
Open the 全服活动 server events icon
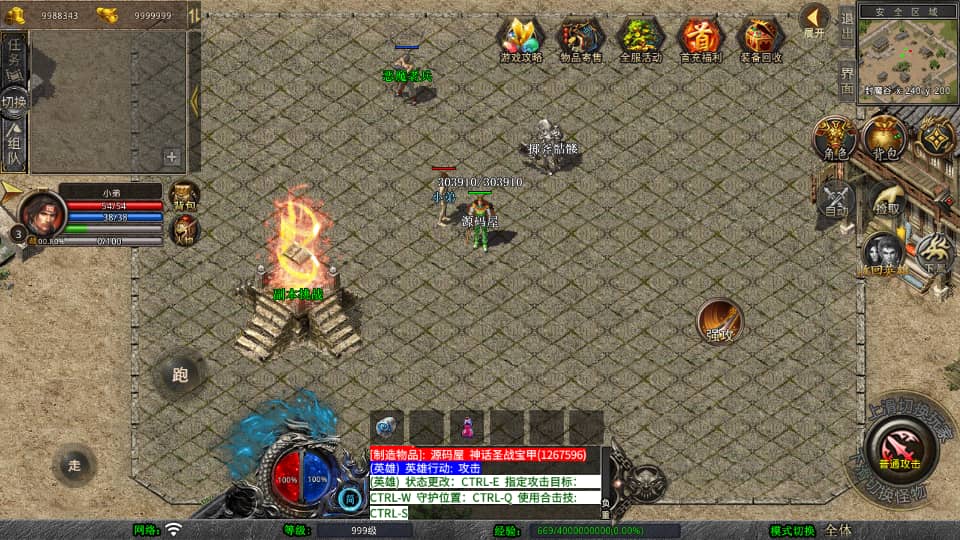tap(641, 38)
